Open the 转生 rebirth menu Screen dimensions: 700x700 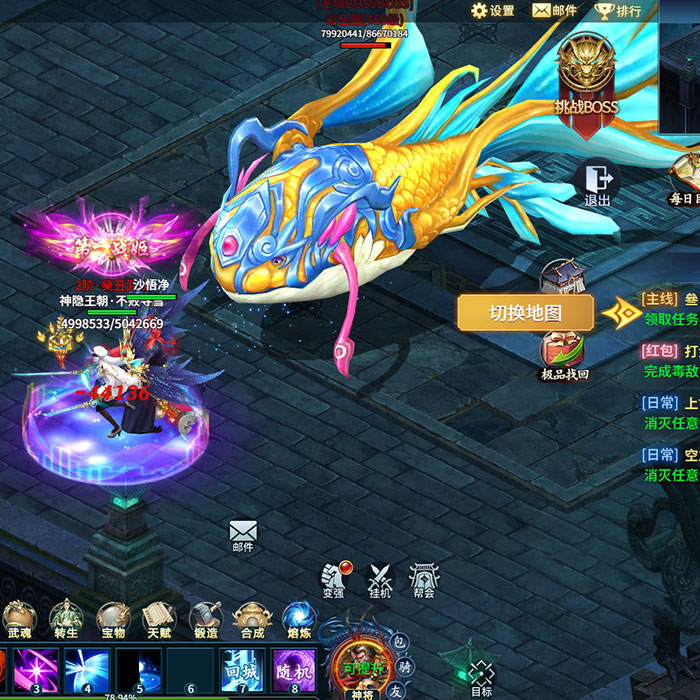click(66, 620)
